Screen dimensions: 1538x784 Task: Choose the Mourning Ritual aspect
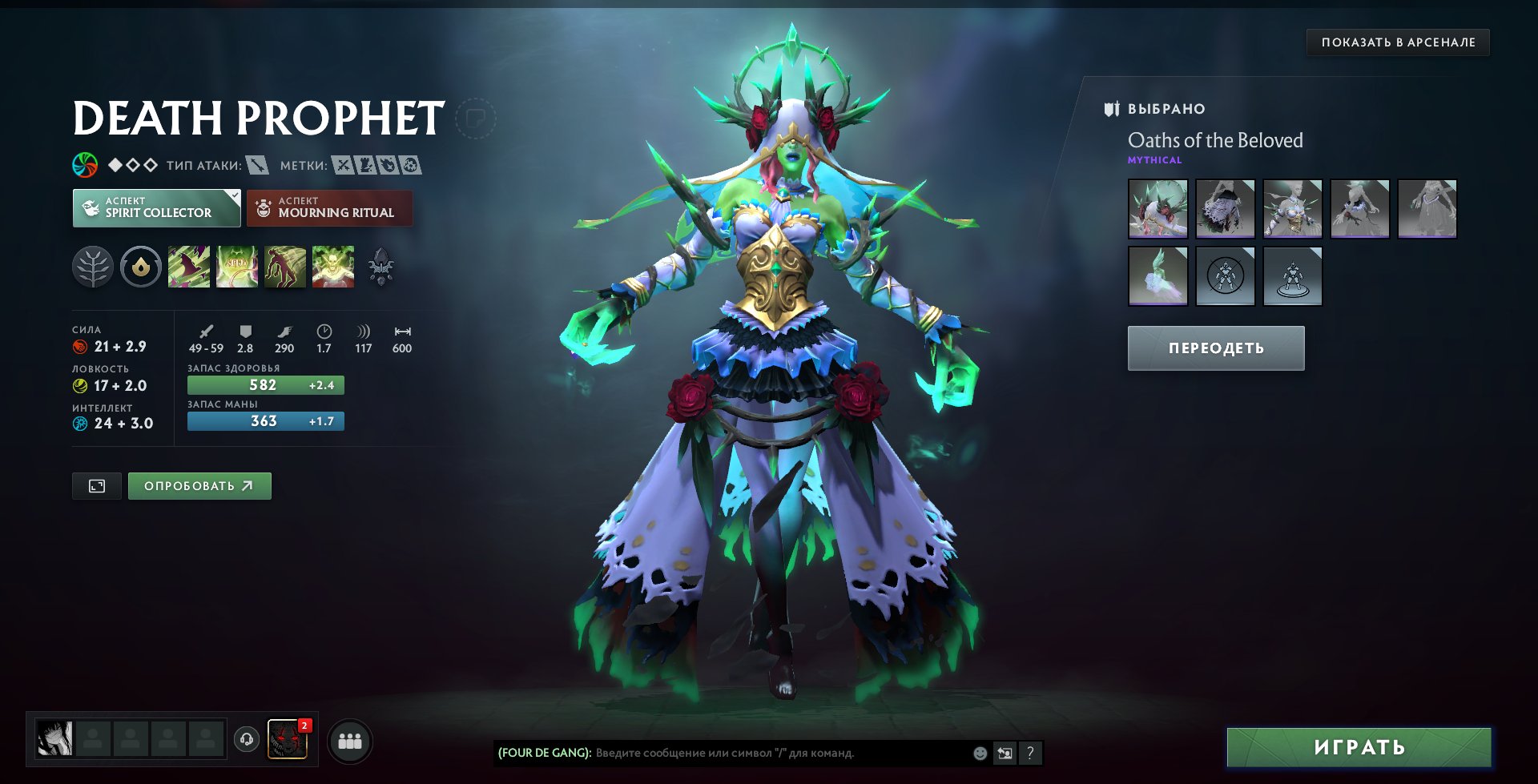(x=329, y=208)
